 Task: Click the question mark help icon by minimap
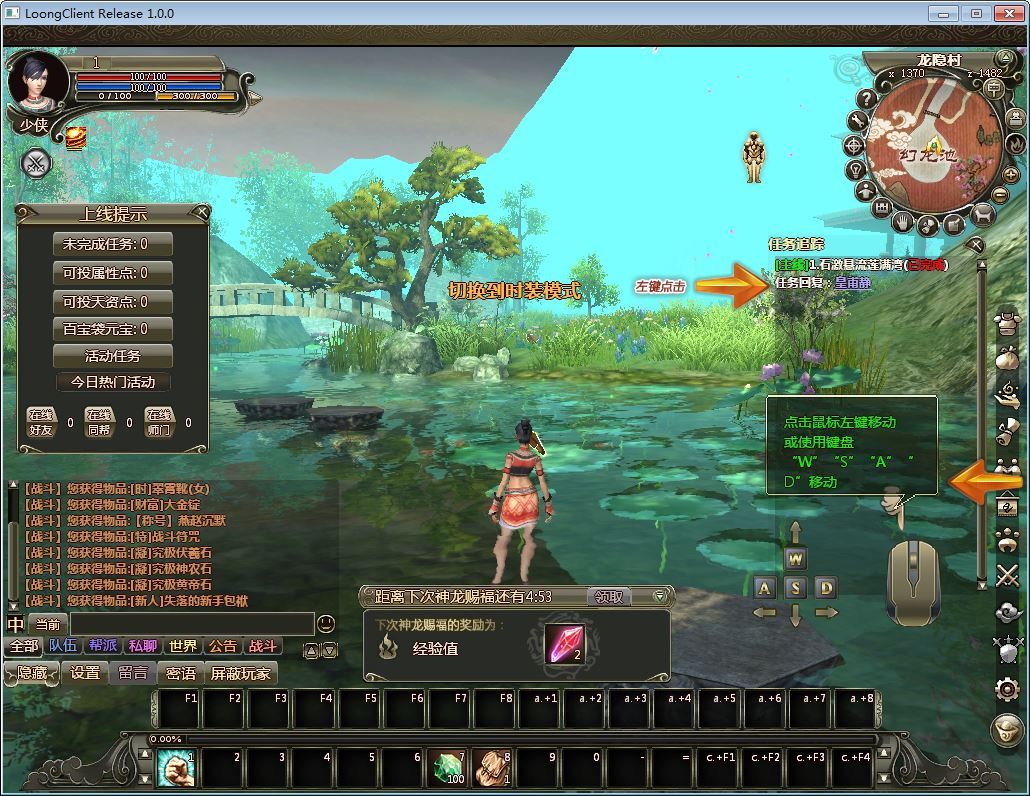pos(867,99)
